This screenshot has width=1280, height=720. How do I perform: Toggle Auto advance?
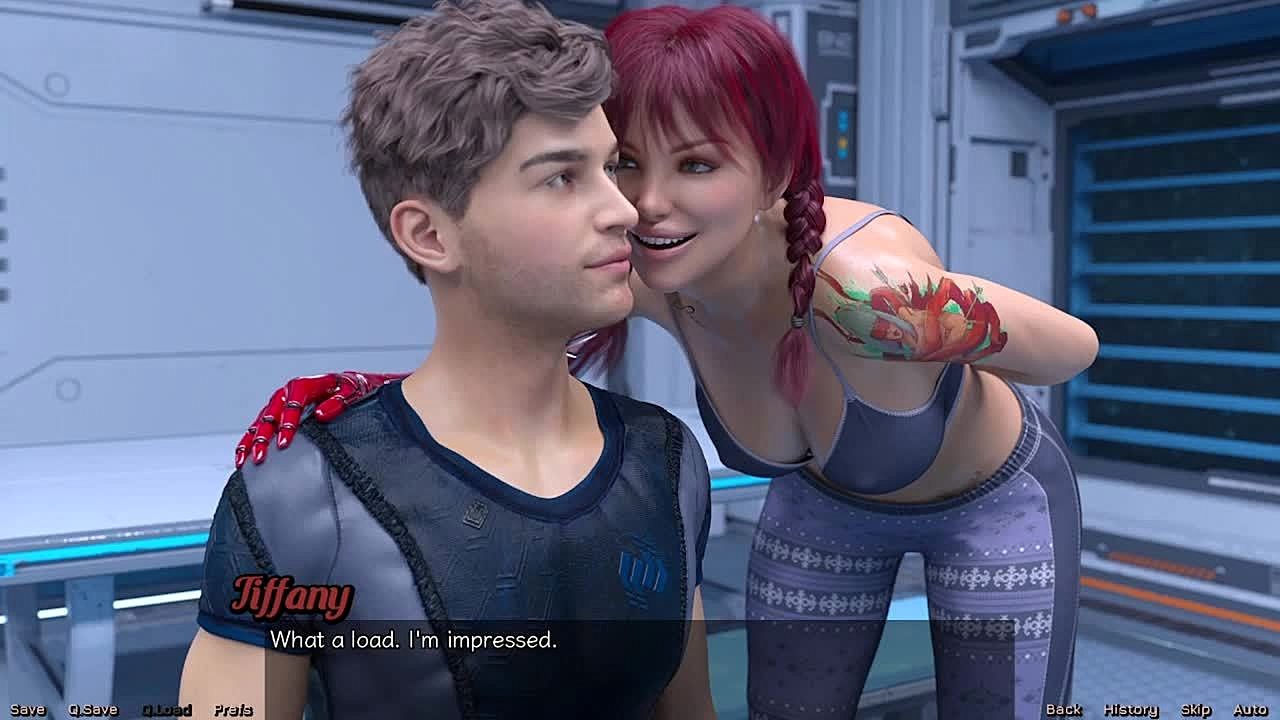pyautogui.click(x=1250, y=710)
